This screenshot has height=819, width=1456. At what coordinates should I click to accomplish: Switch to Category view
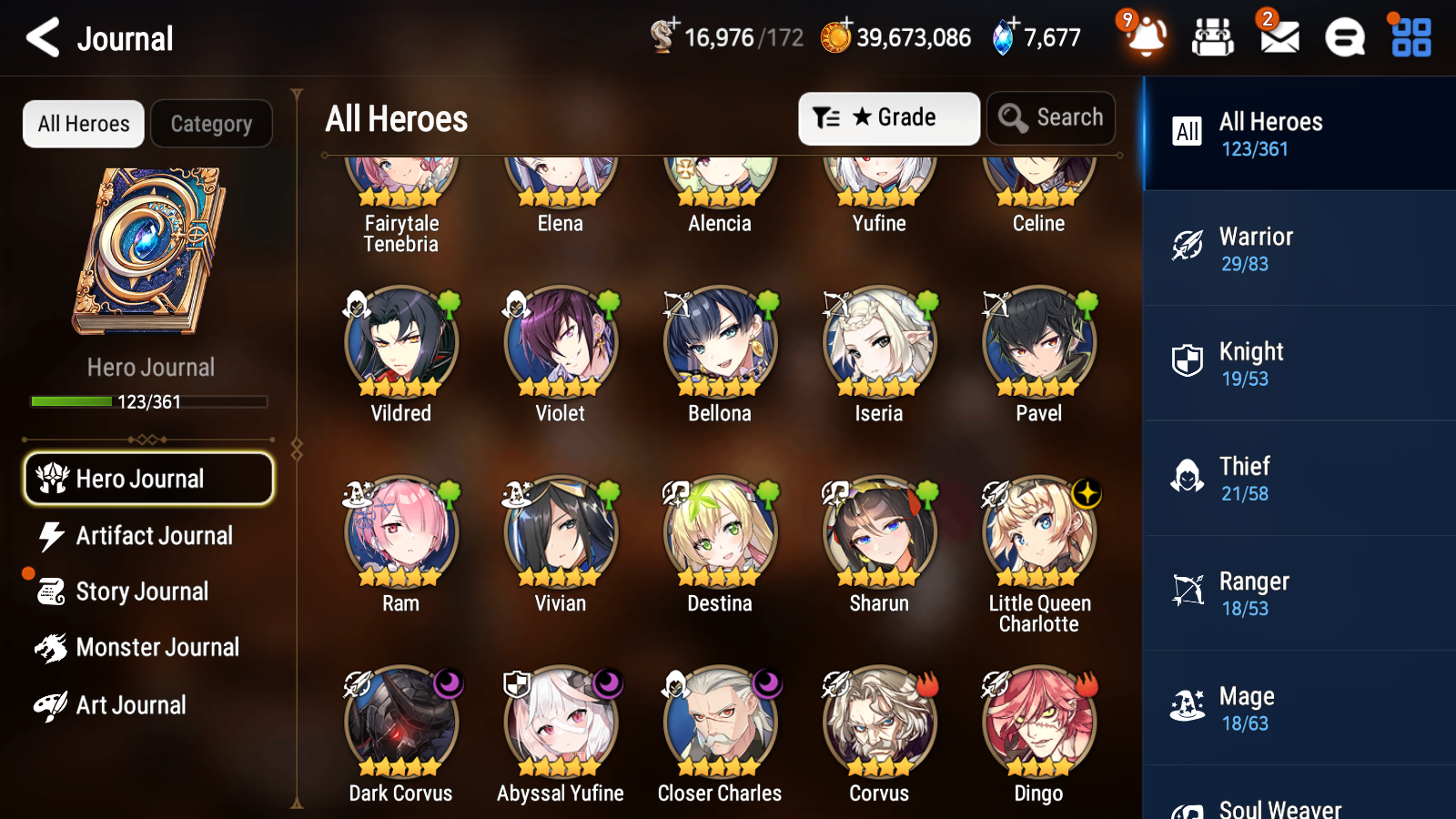(212, 124)
